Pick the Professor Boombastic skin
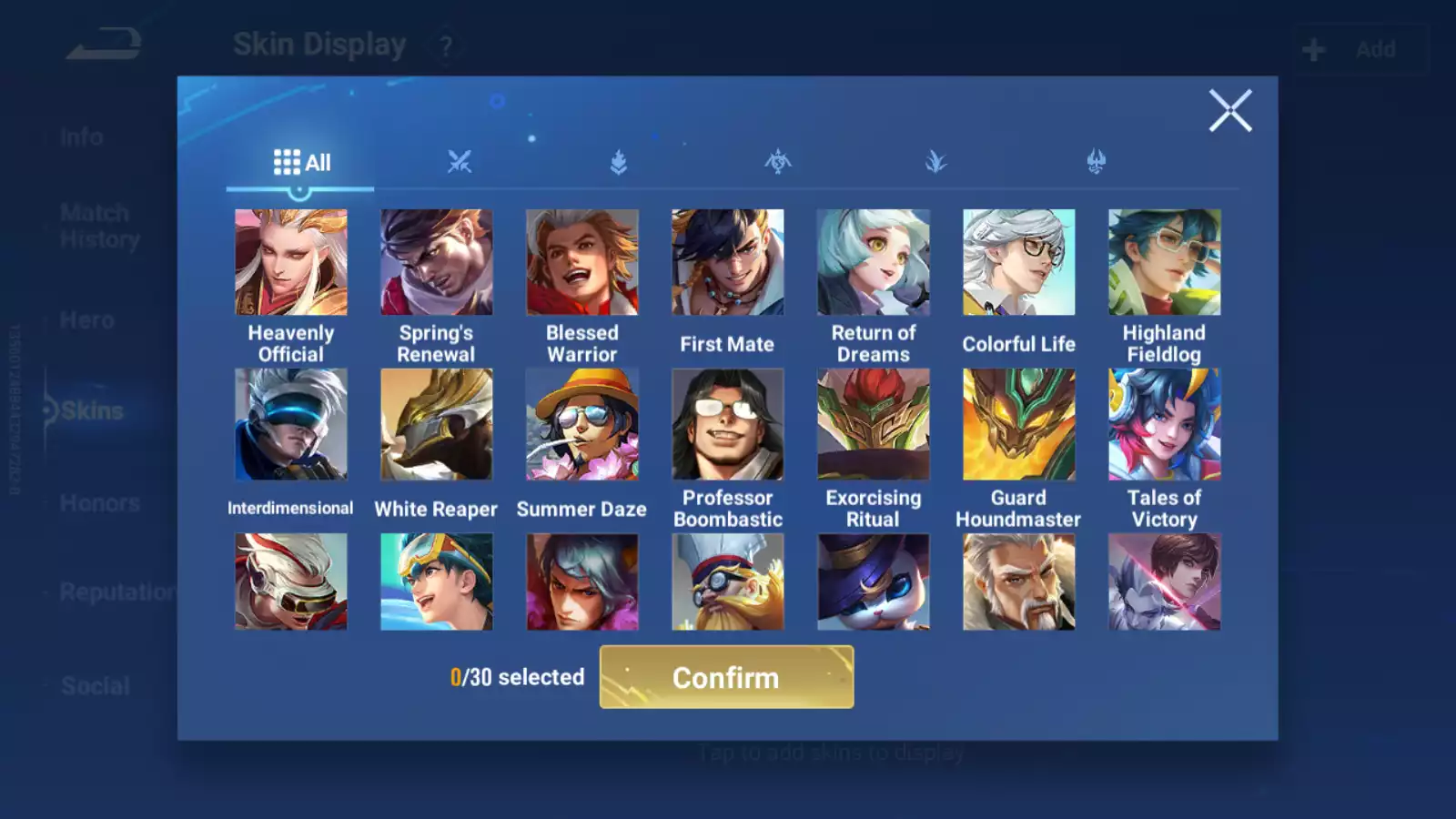The image size is (1456, 819). tap(727, 424)
